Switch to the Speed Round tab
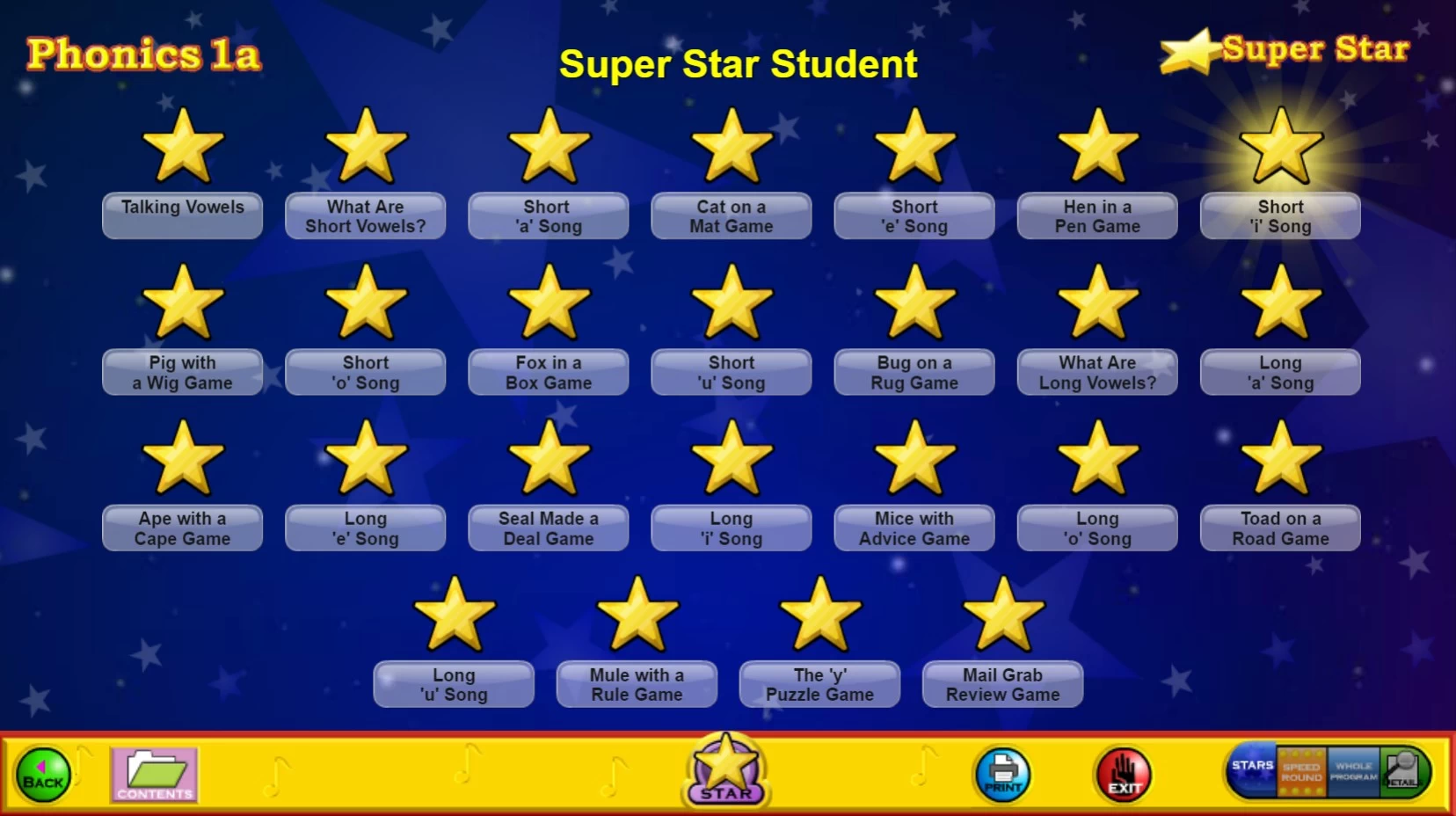 [1301, 772]
